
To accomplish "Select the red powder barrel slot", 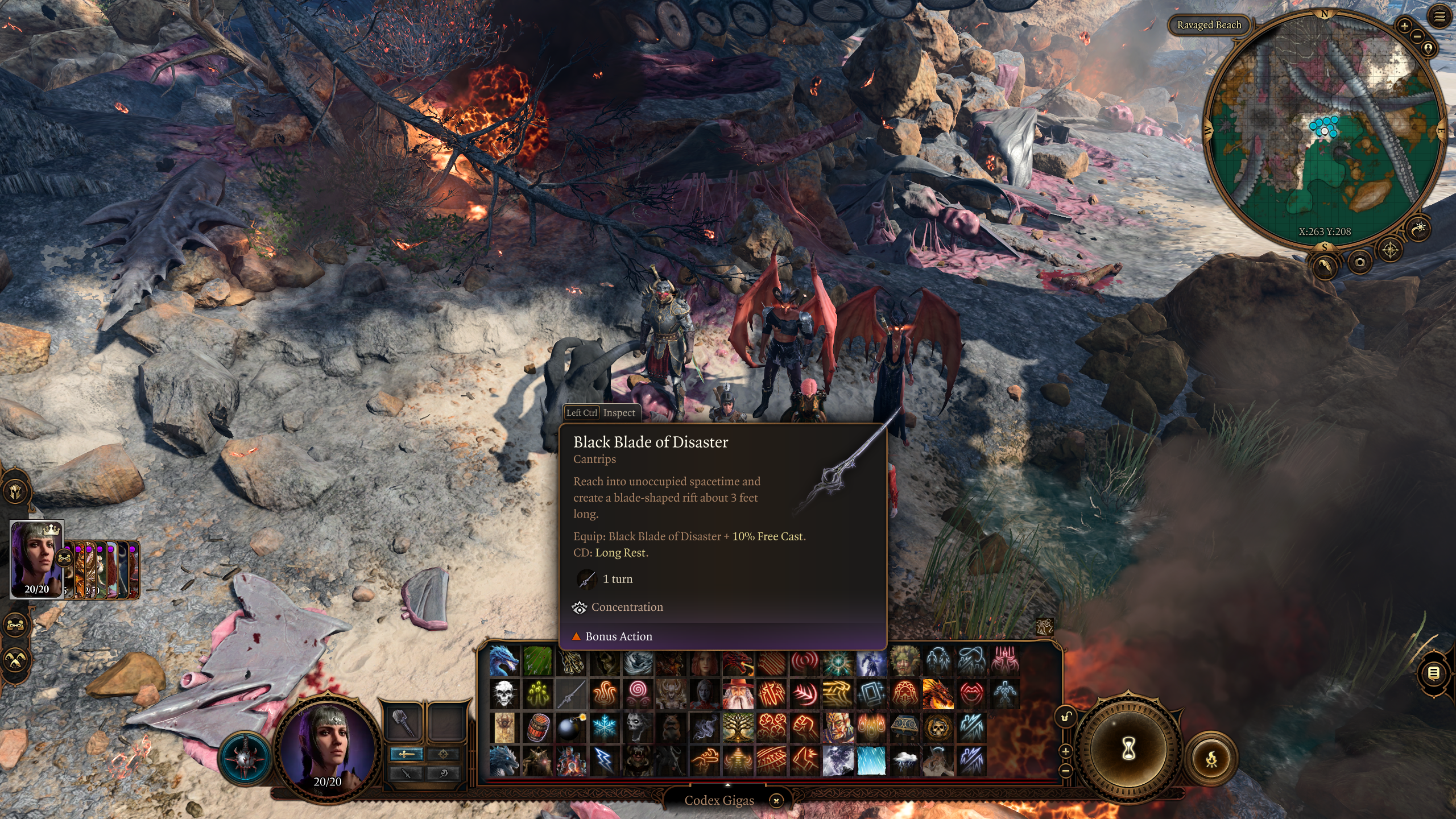I will pyautogui.click(x=537, y=728).
